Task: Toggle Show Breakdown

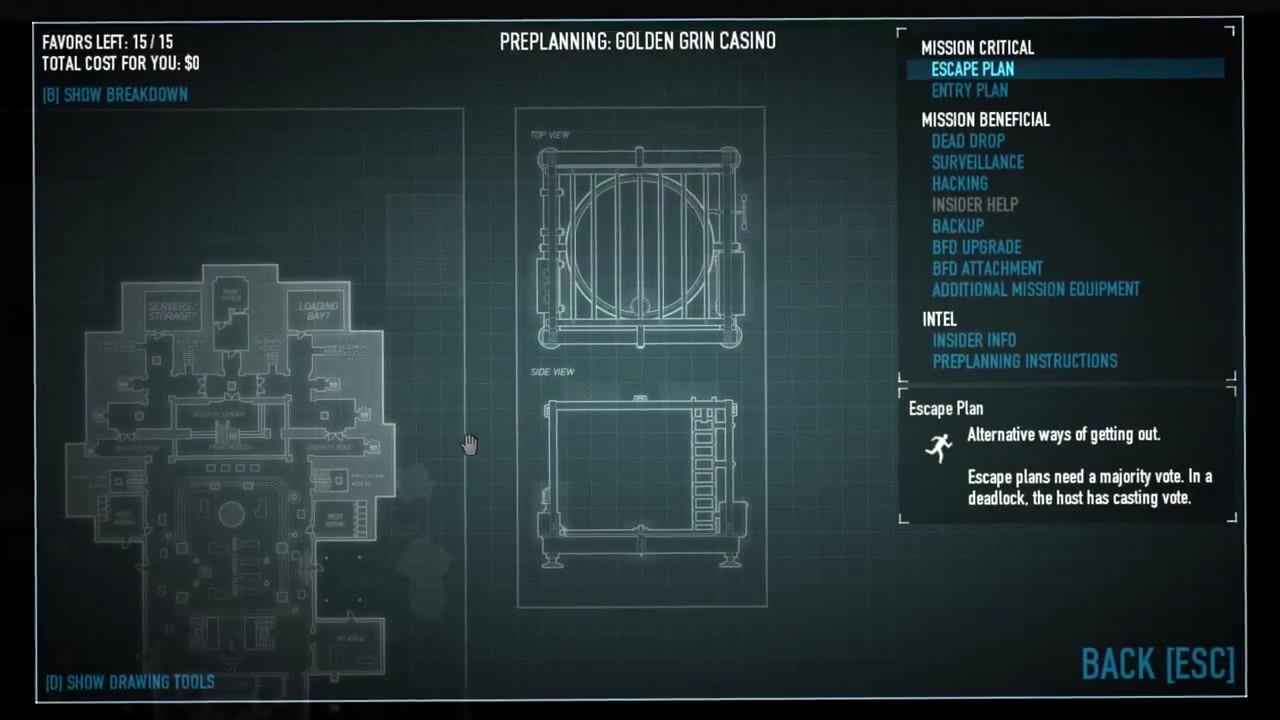Action: [x=114, y=94]
